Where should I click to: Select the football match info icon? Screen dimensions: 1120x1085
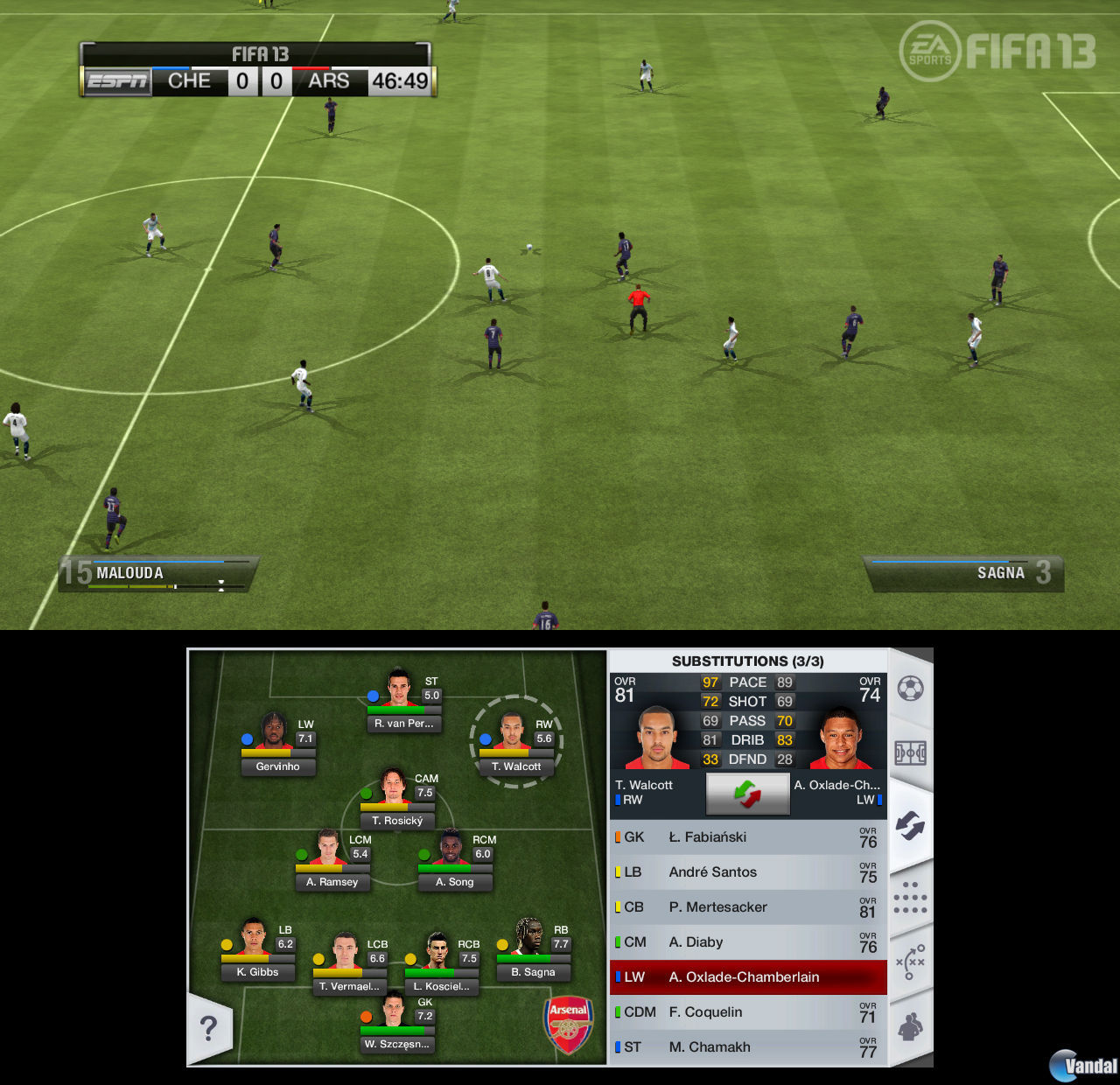point(910,687)
